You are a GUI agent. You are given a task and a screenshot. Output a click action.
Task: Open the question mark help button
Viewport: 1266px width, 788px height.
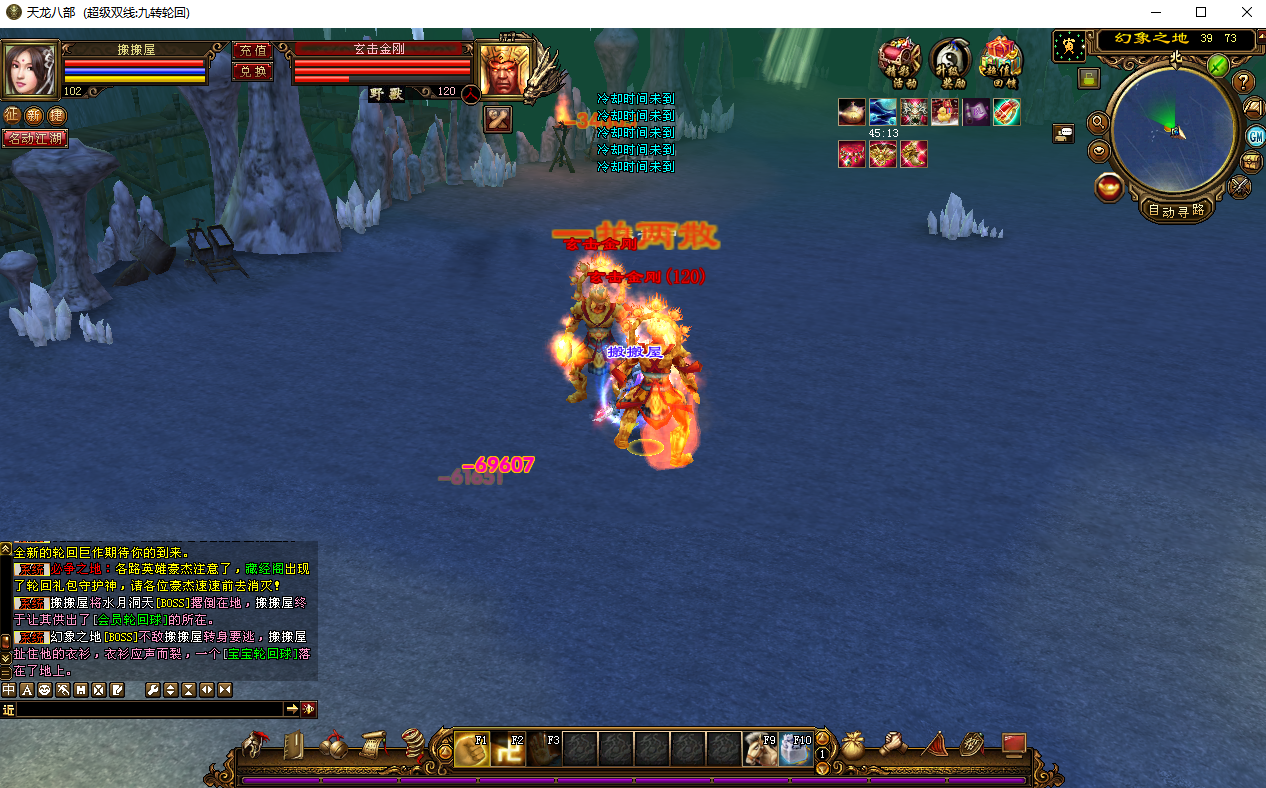click(1243, 81)
